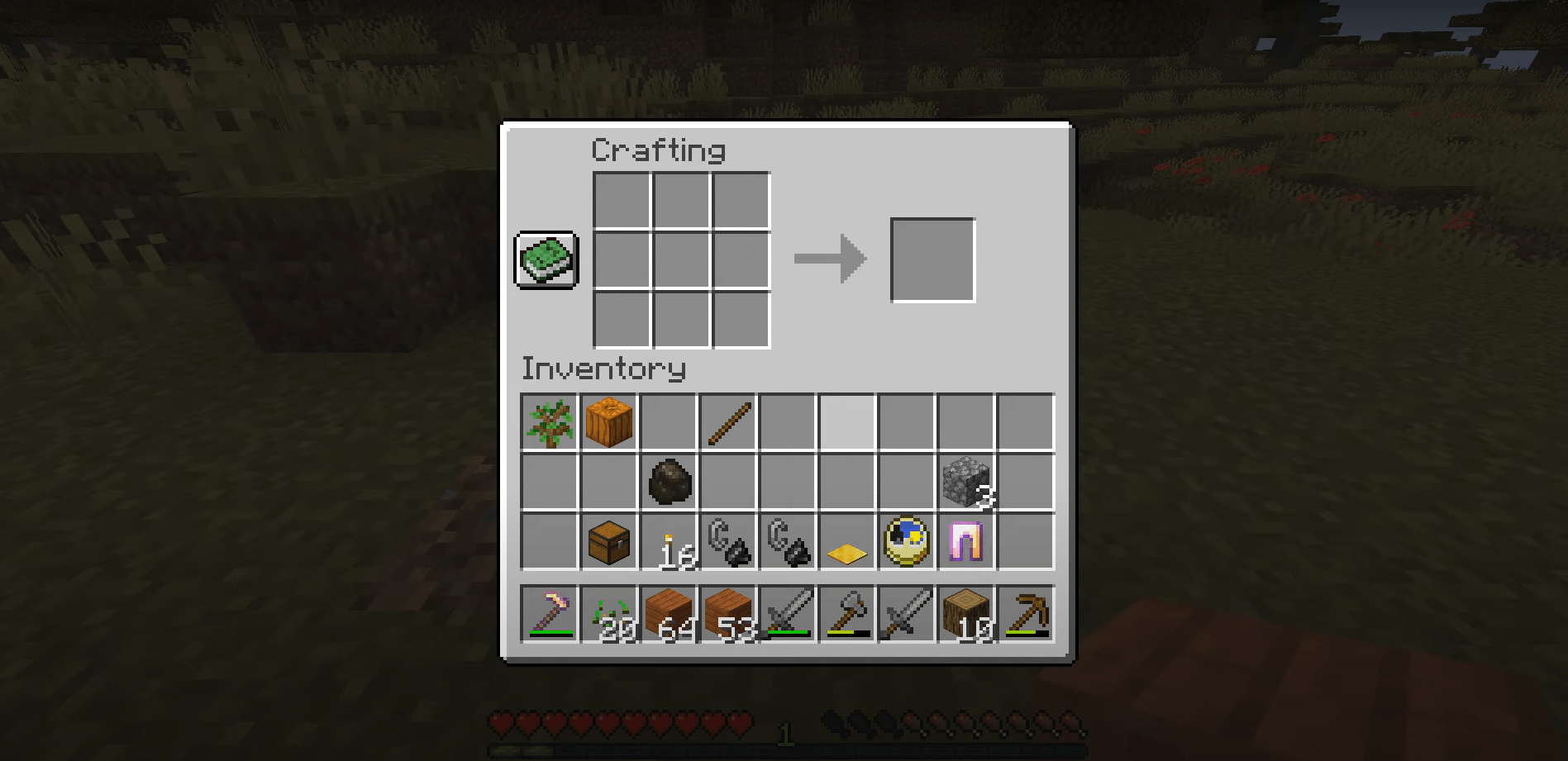
Task: Pick up the 10 oak logs
Action: coord(966,613)
